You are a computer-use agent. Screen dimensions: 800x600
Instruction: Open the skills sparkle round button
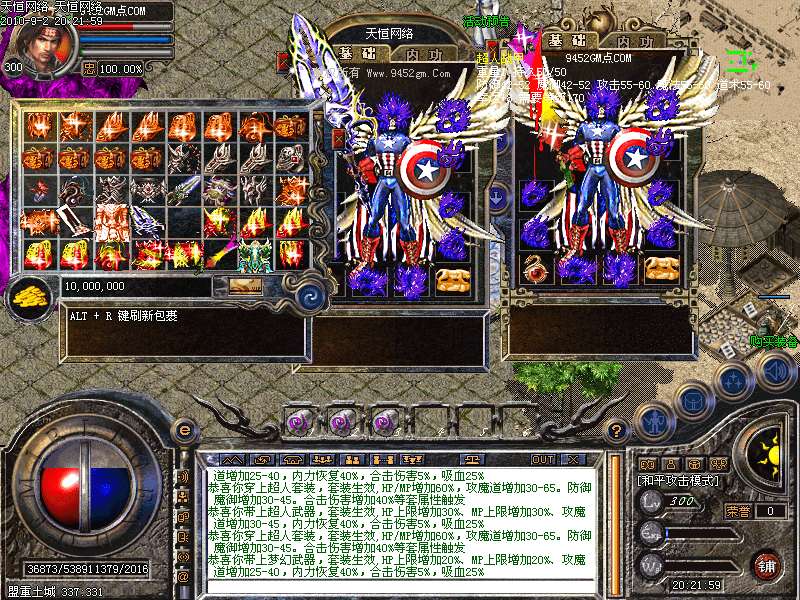[733, 381]
